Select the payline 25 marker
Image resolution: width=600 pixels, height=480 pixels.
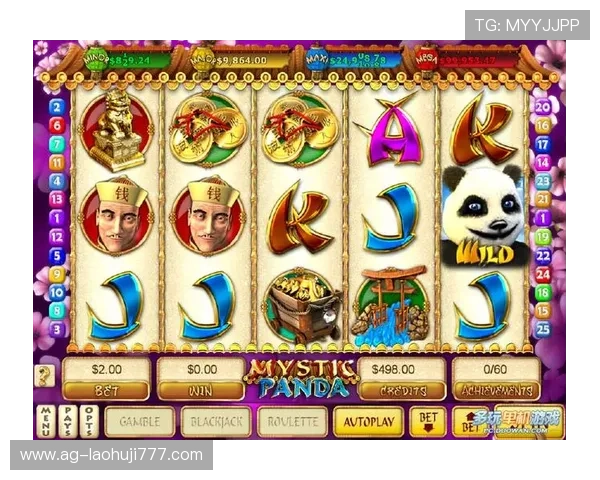pos(543,328)
